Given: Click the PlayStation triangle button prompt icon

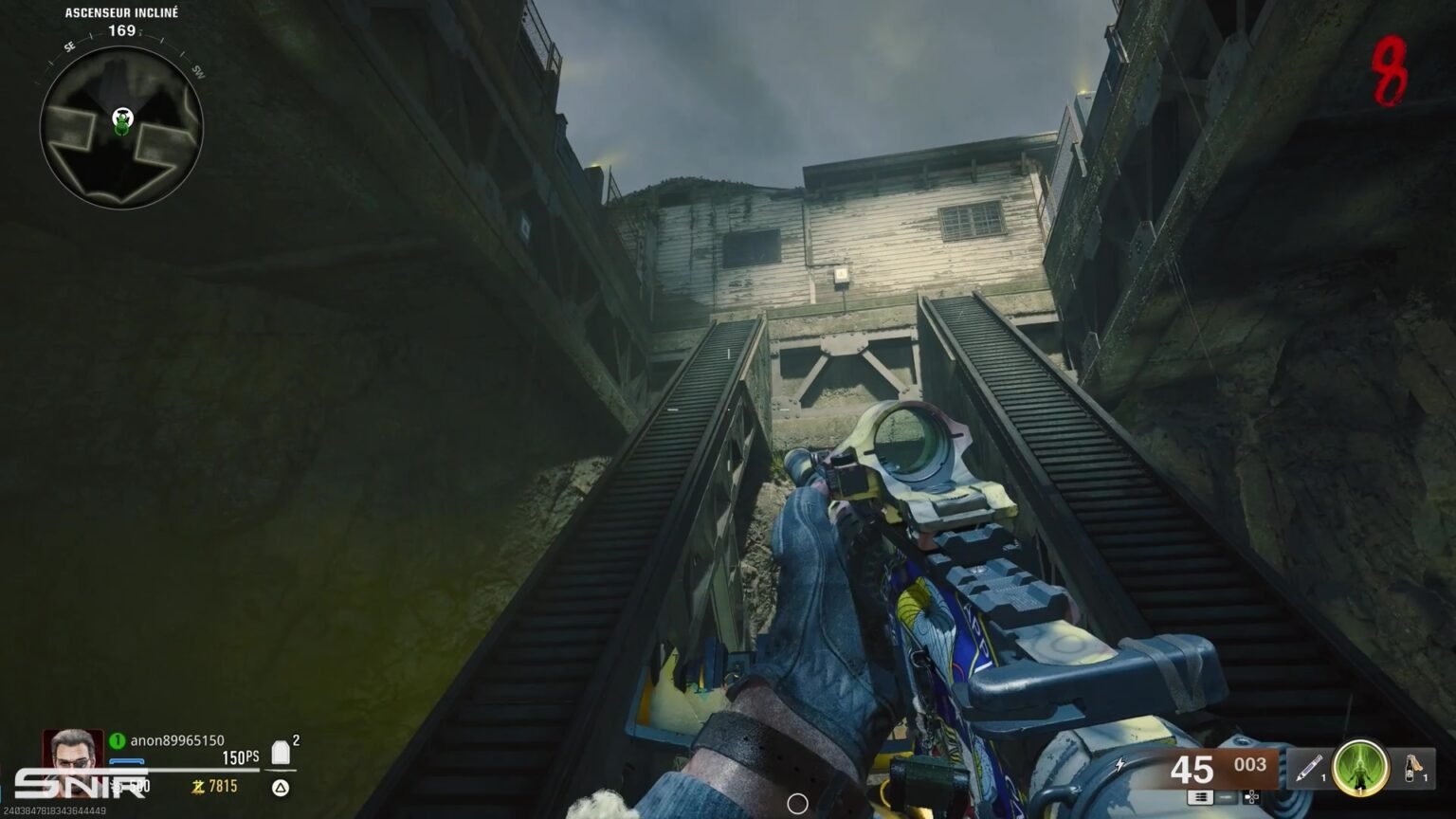Looking at the screenshot, I should tap(280, 788).
